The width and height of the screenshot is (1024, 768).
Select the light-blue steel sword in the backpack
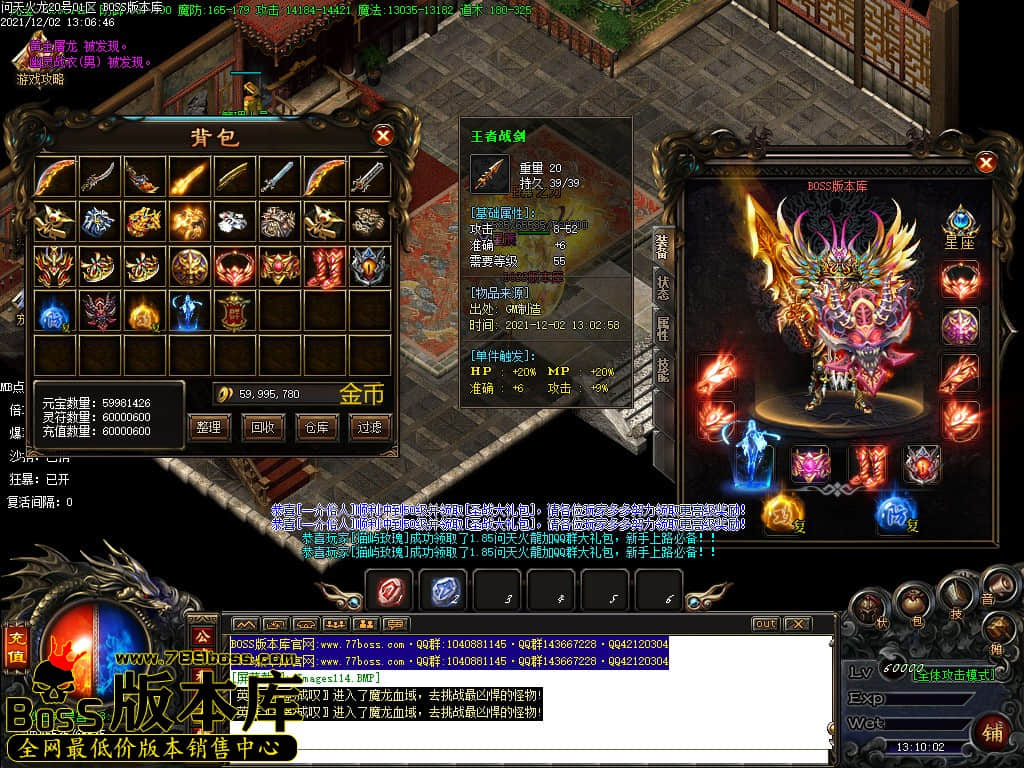[x=280, y=177]
